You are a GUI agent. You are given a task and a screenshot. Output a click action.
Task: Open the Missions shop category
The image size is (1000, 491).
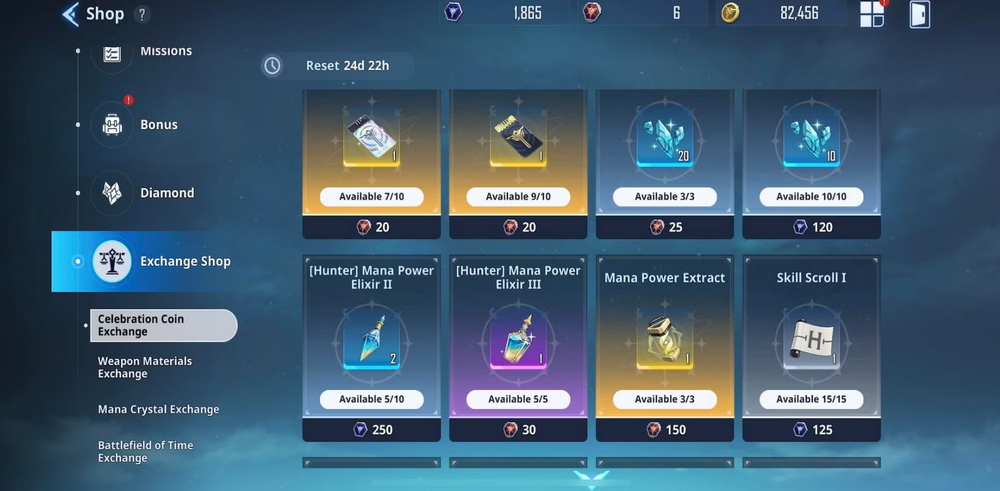tap(113, 52)
